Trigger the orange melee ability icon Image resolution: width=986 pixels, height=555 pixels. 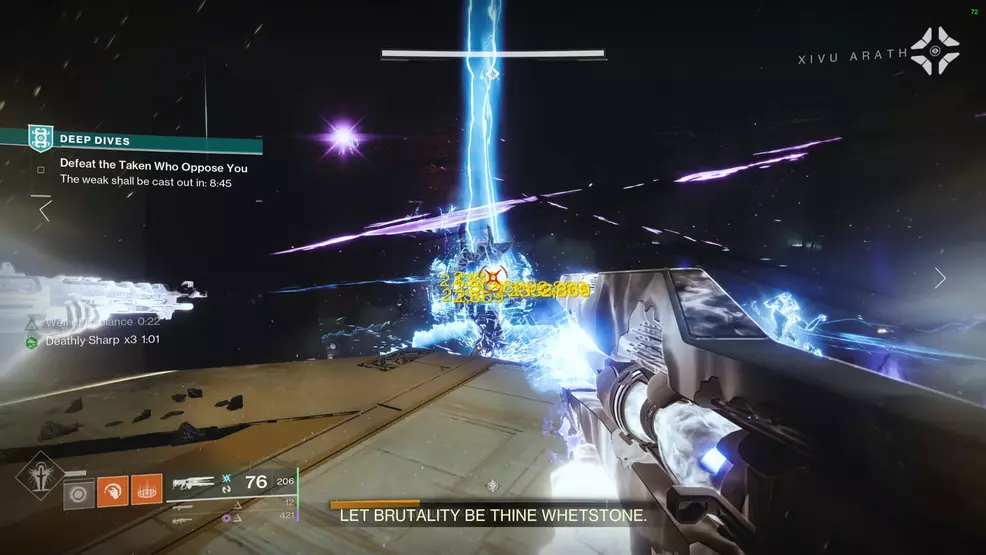(x=112, y=490)
